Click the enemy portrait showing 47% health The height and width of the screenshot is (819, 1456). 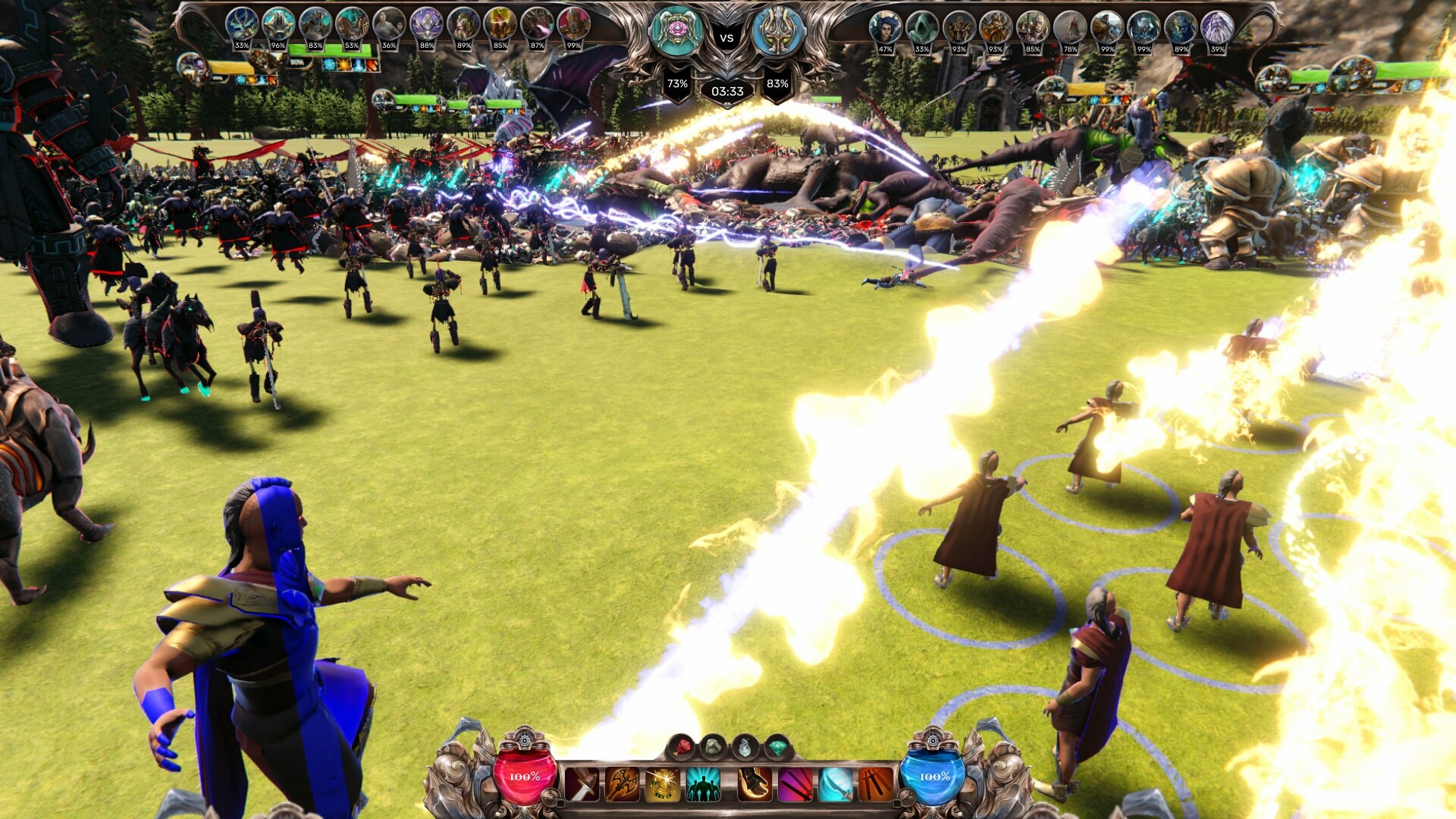tap(884, 26)
